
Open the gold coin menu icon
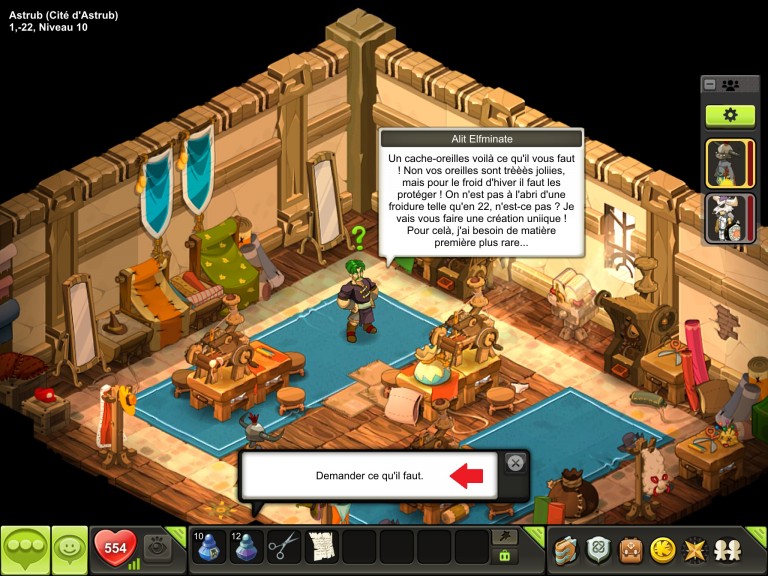pos(660,549)
